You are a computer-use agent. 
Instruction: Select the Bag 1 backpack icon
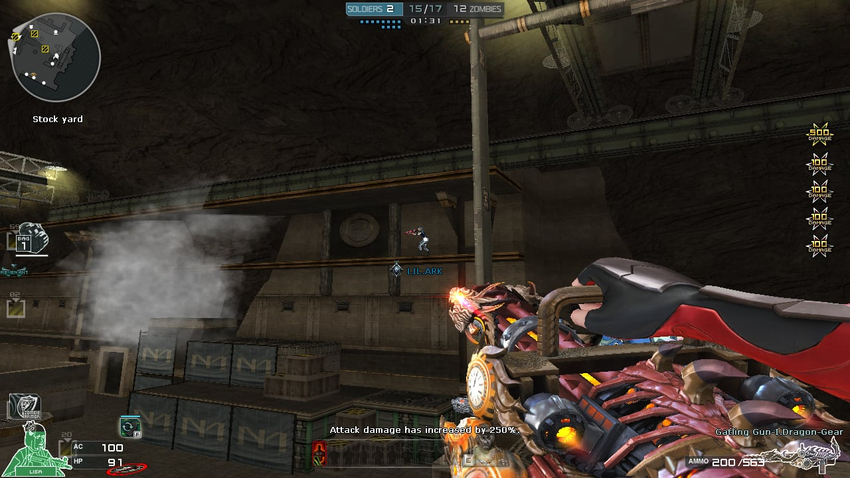32,239
